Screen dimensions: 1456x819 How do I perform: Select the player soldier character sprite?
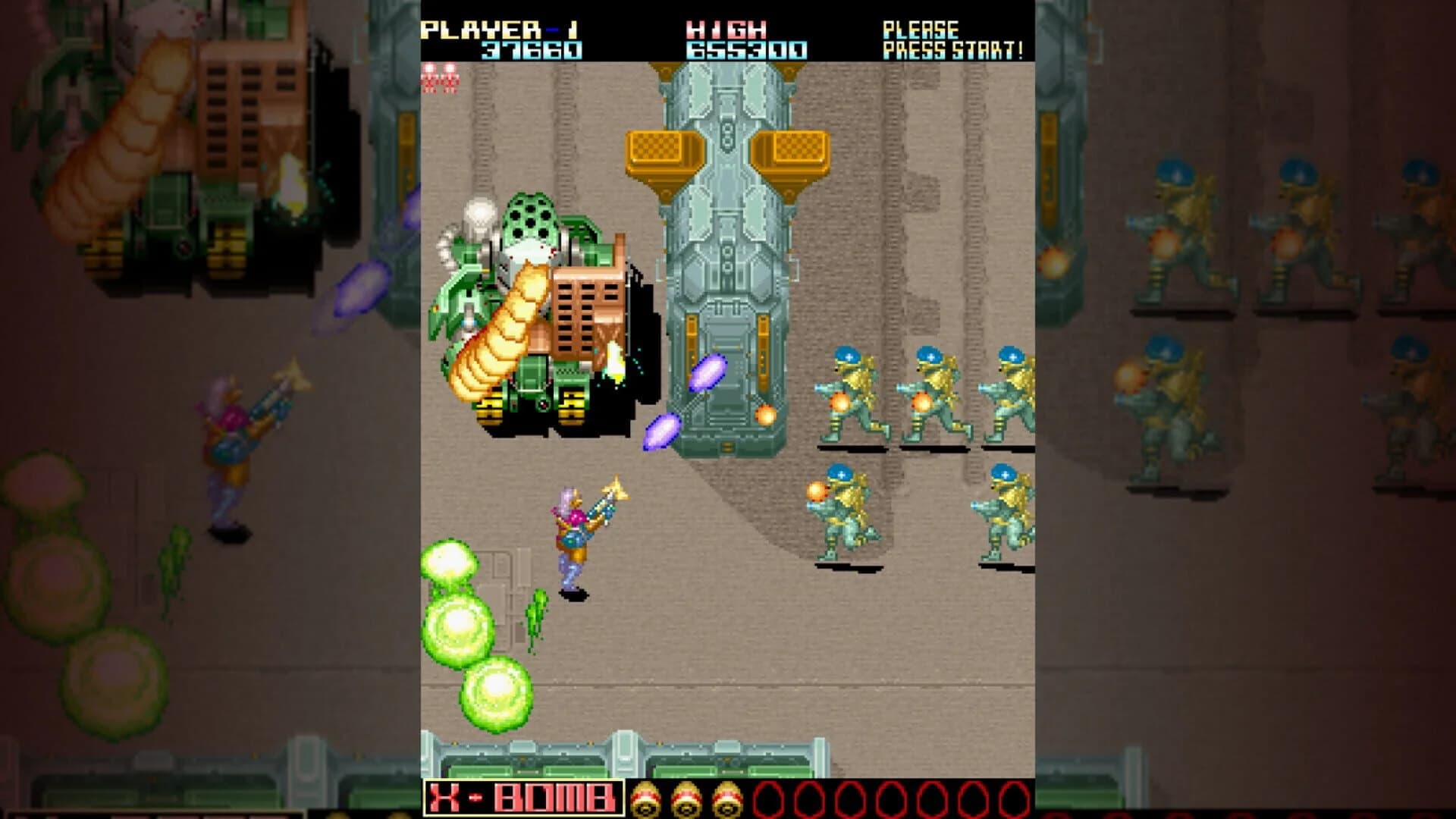click(576, 531)
